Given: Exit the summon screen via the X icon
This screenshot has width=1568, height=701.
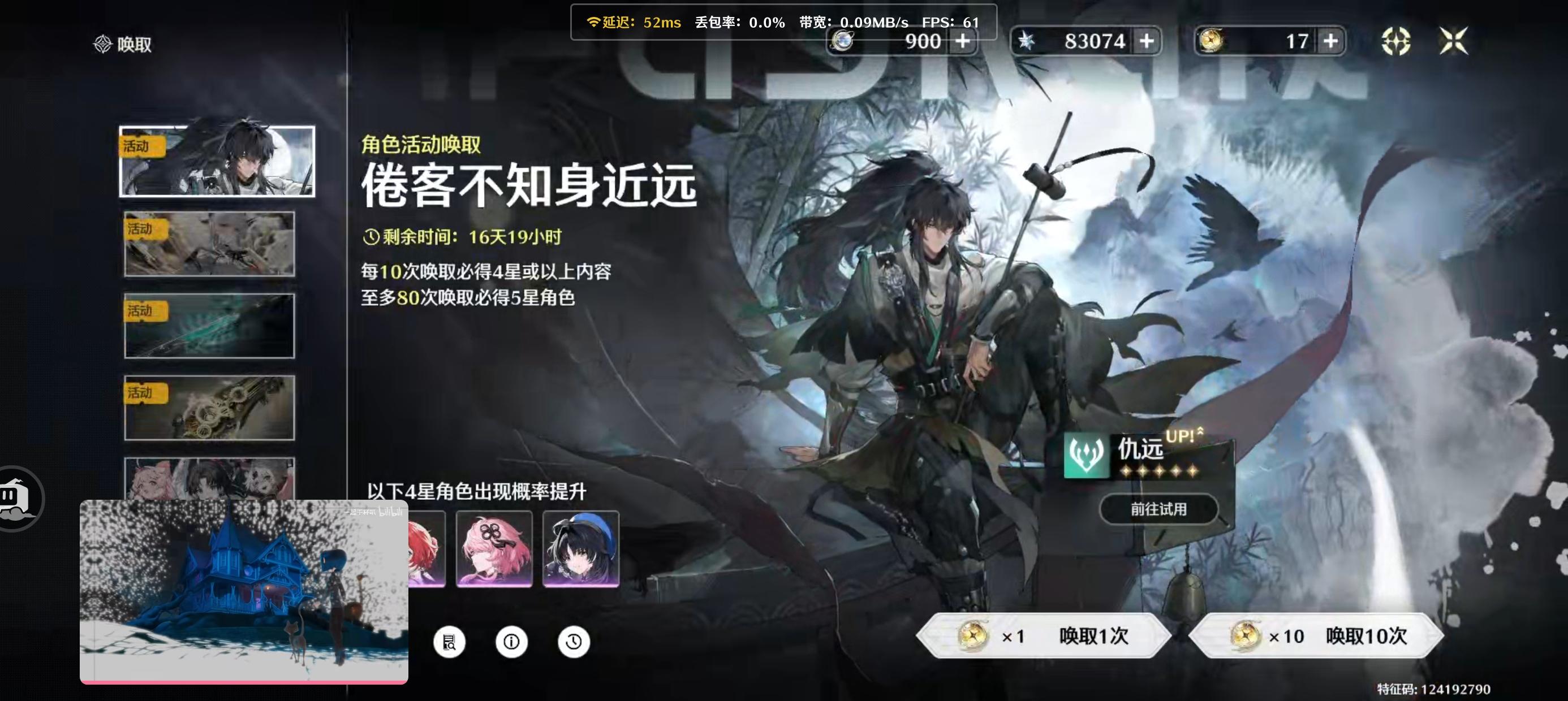Looking at the screenshot, I should click(x=1453, y=40).
